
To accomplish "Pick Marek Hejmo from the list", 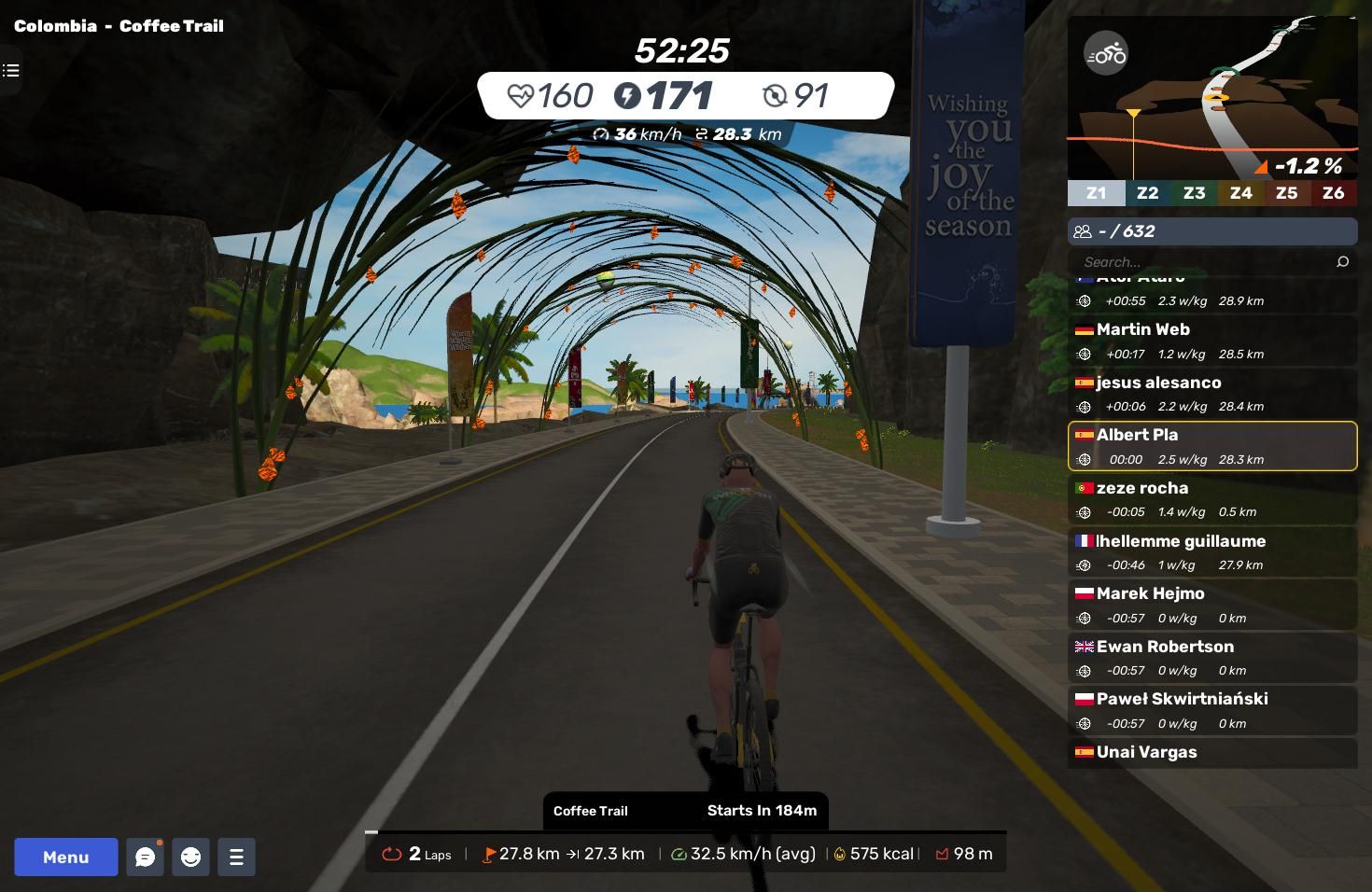I will (1211, 605).
